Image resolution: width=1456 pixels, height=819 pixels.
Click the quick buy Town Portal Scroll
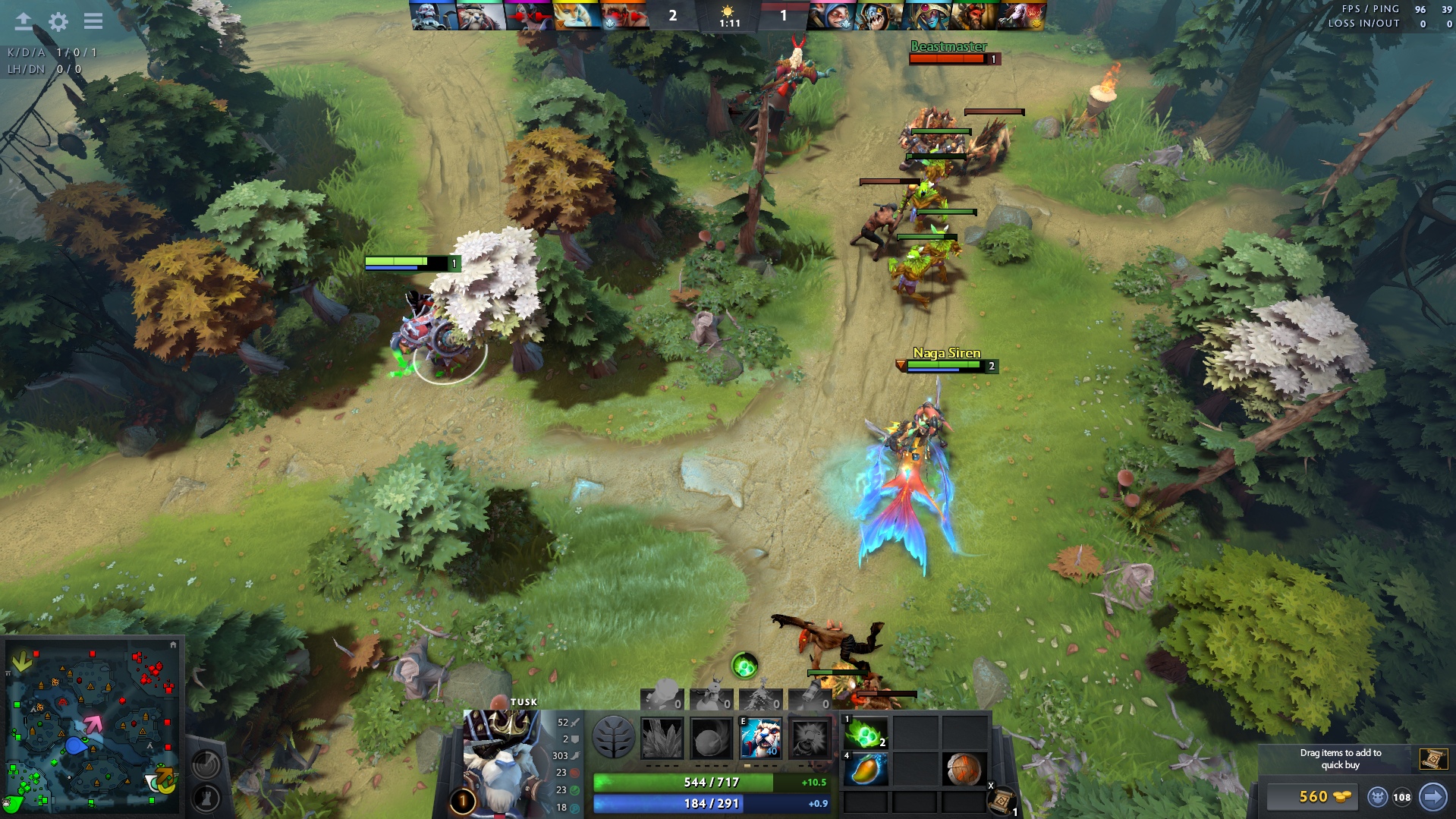[1433, 758]
